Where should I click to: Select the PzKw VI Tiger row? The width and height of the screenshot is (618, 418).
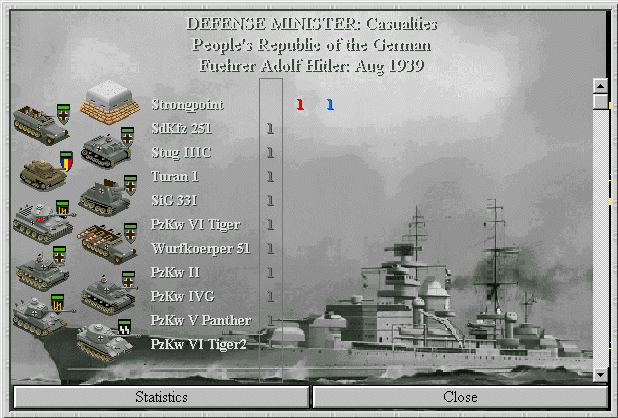click(x=195, y=224)
